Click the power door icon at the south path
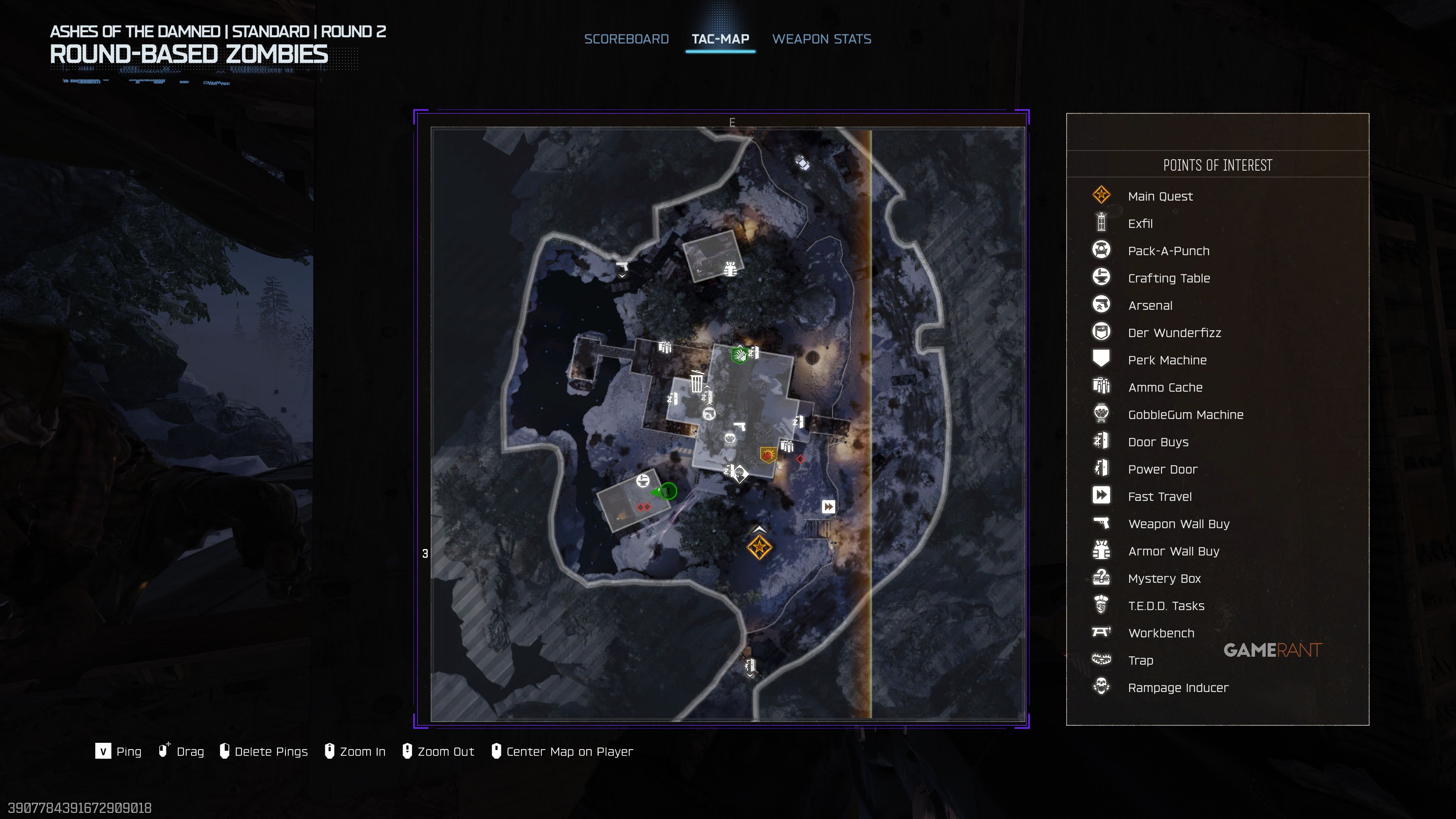The image size is (1456, 819). 750,665
